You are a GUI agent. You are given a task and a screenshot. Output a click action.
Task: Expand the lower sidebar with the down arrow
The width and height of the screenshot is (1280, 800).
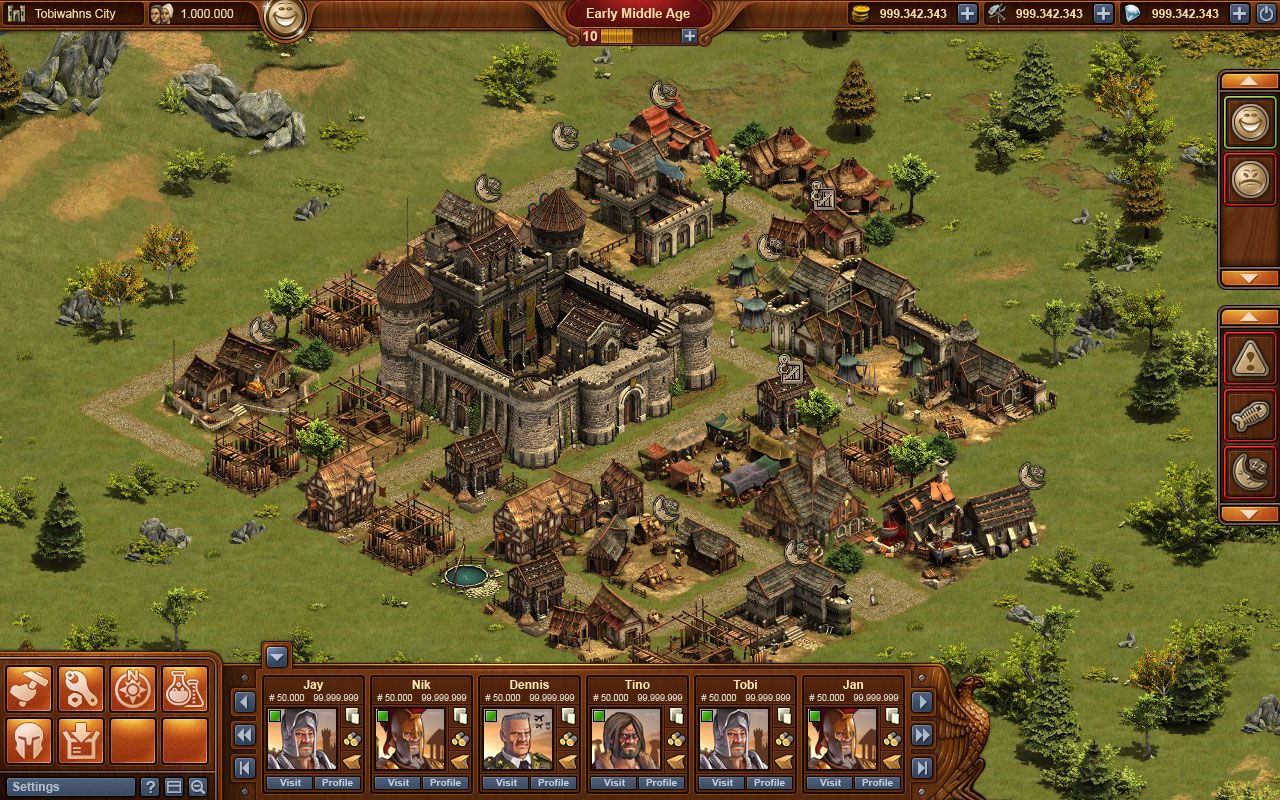tap(1248, 512)
